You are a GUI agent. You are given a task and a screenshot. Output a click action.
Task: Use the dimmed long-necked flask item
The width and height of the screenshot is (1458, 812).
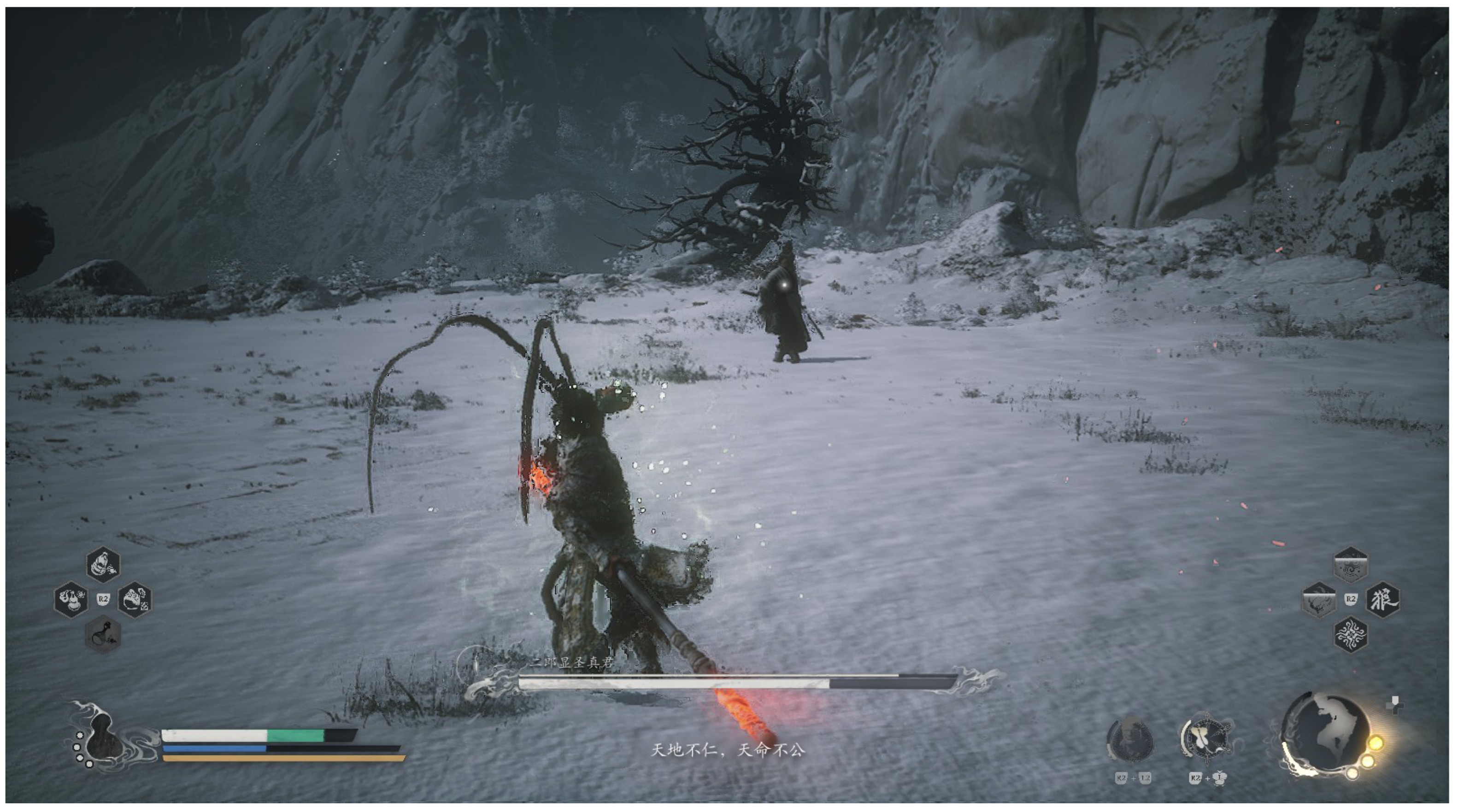[103, 634]
